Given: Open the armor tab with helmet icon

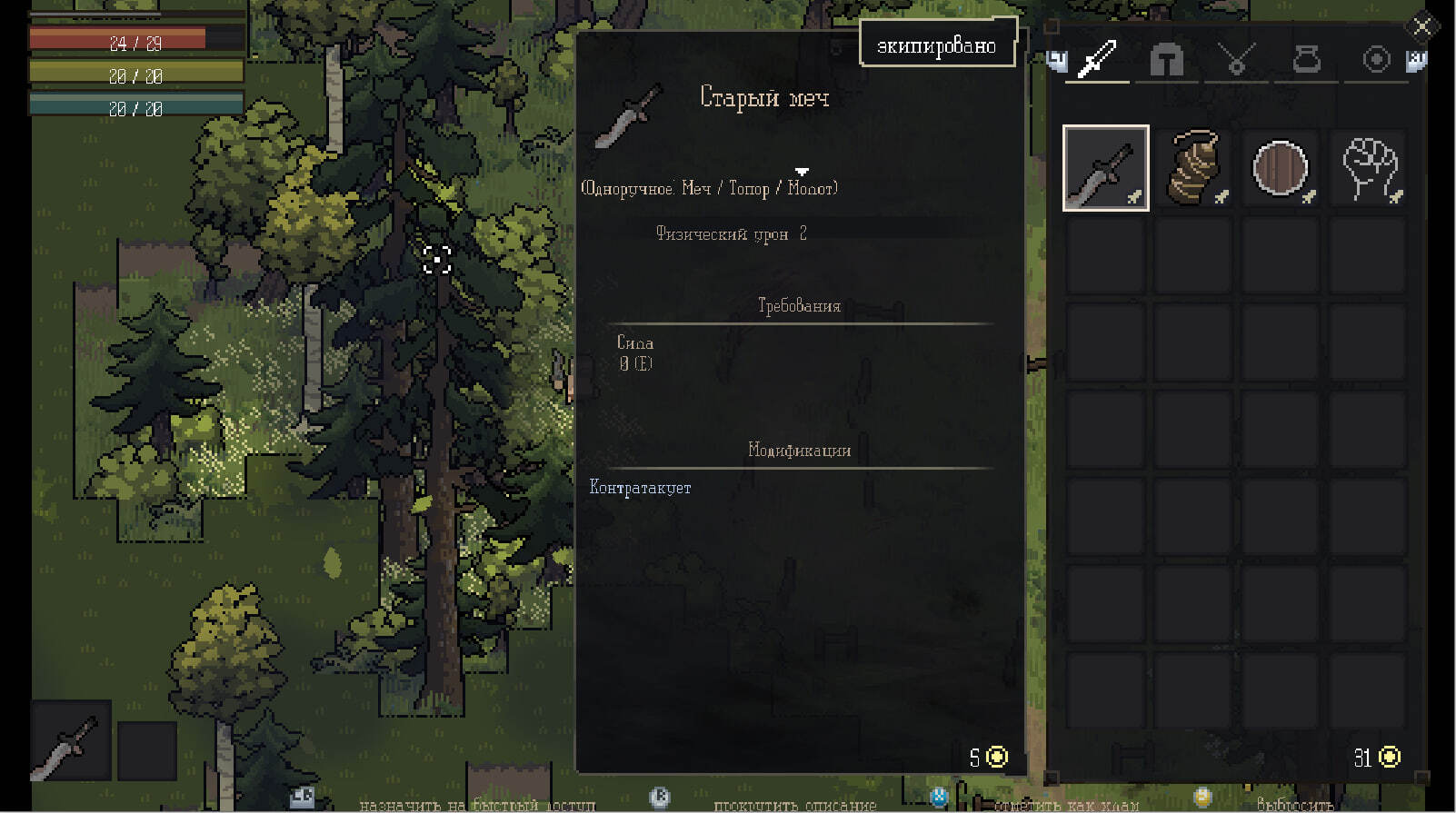Looking at the screenshot, I should [x=1166, y=60].
